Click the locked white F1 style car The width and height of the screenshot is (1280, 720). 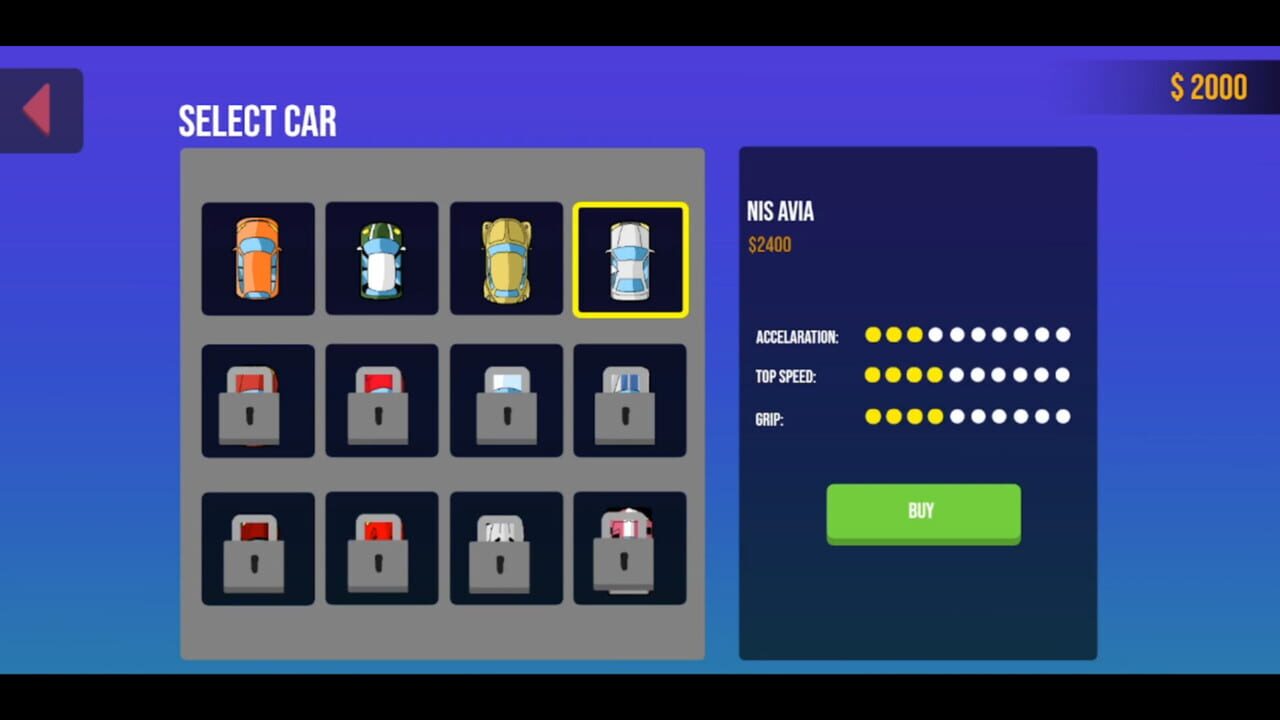(x=506, y=549)
